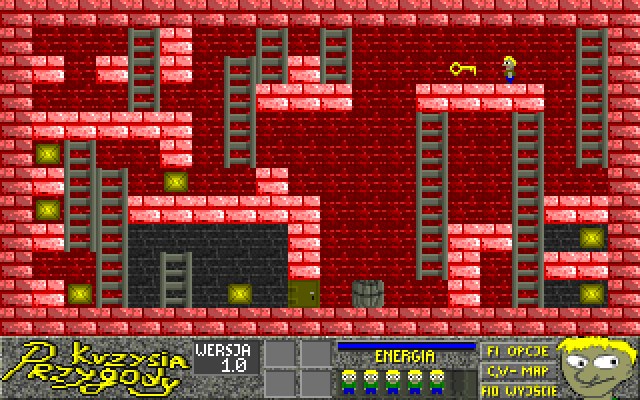The height and width of the screenshot is (400, 640).
Task: Show the C,V- Map button
Action: click(x=517, y=369)
